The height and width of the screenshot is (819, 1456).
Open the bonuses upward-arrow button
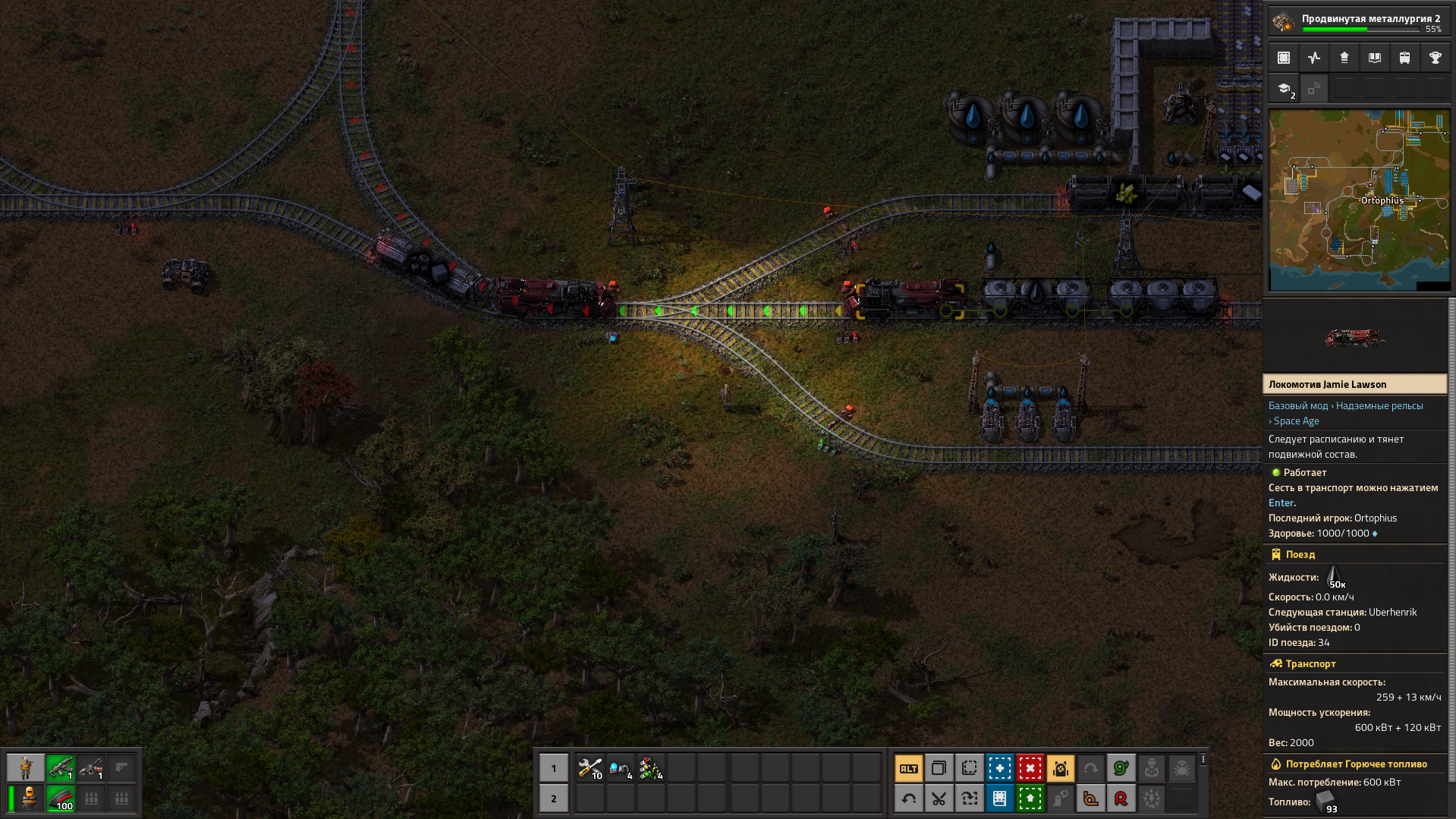coord(1344,58)
